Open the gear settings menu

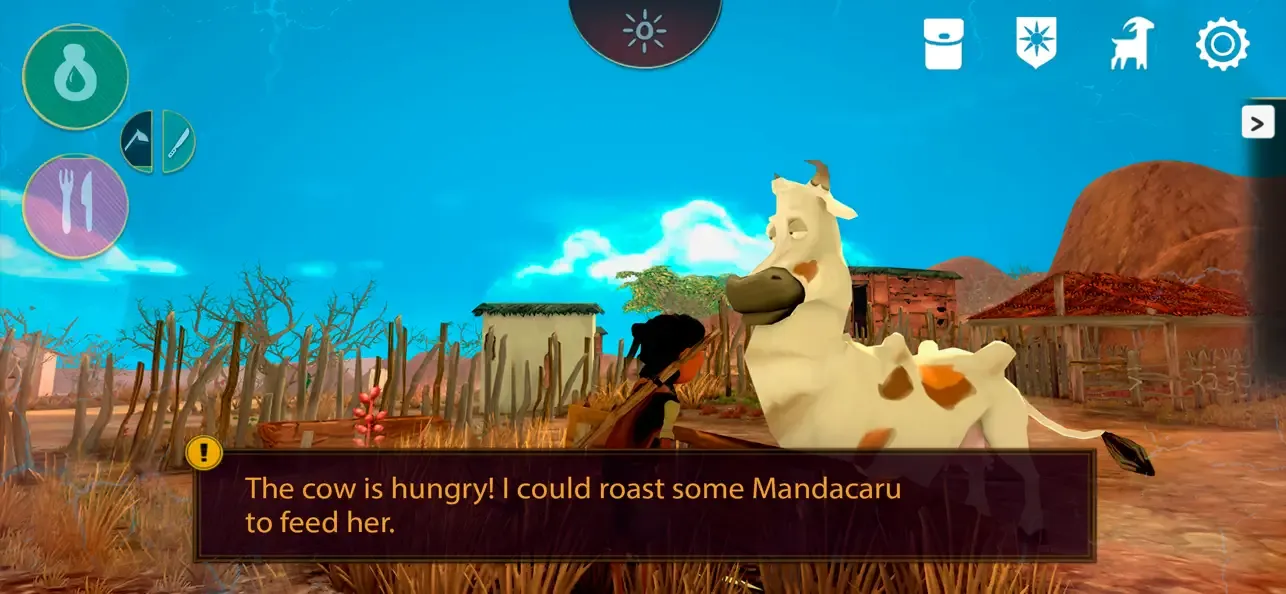[x=1222, y=45]
